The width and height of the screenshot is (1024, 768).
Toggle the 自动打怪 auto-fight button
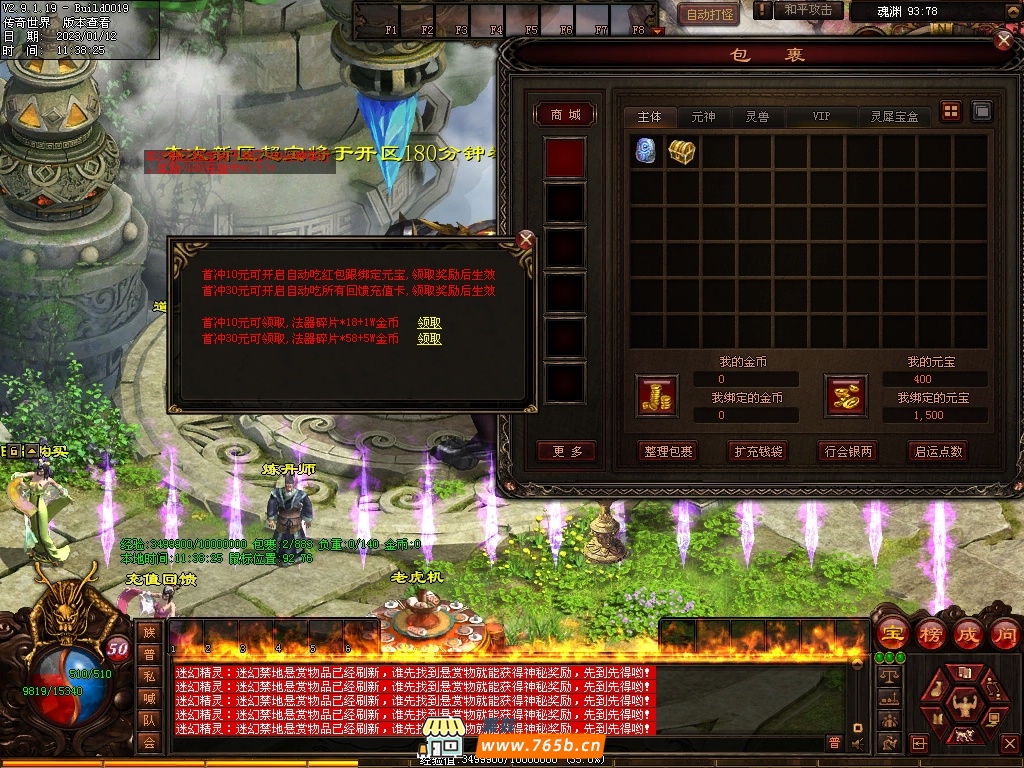pos(710,14)
